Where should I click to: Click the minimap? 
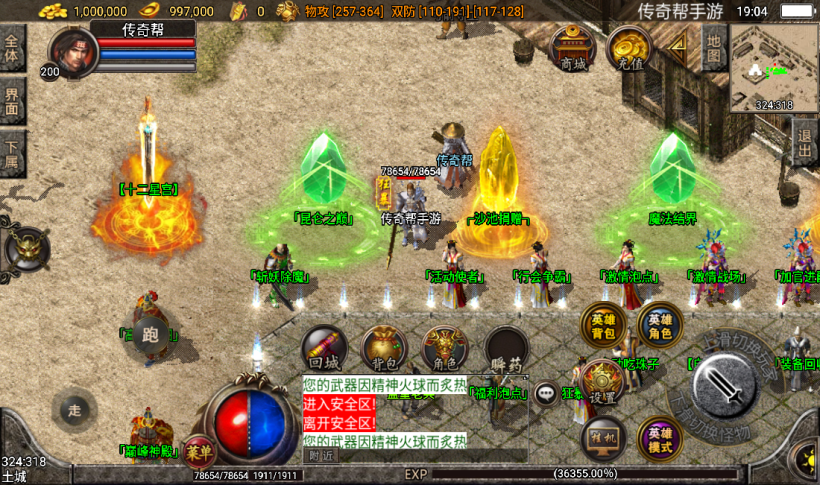click(773, 67)
